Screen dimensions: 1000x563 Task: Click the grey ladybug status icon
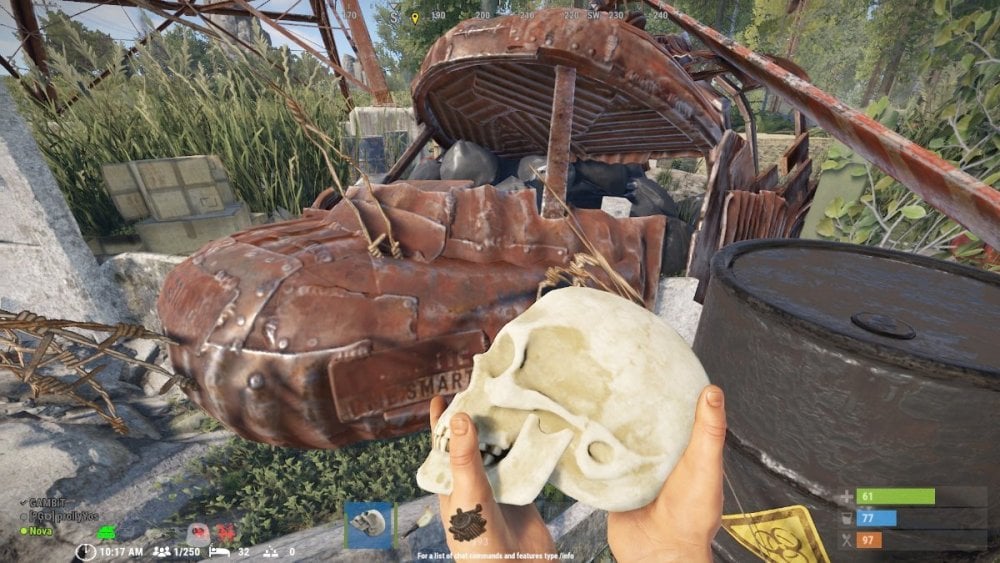[199, 532]
